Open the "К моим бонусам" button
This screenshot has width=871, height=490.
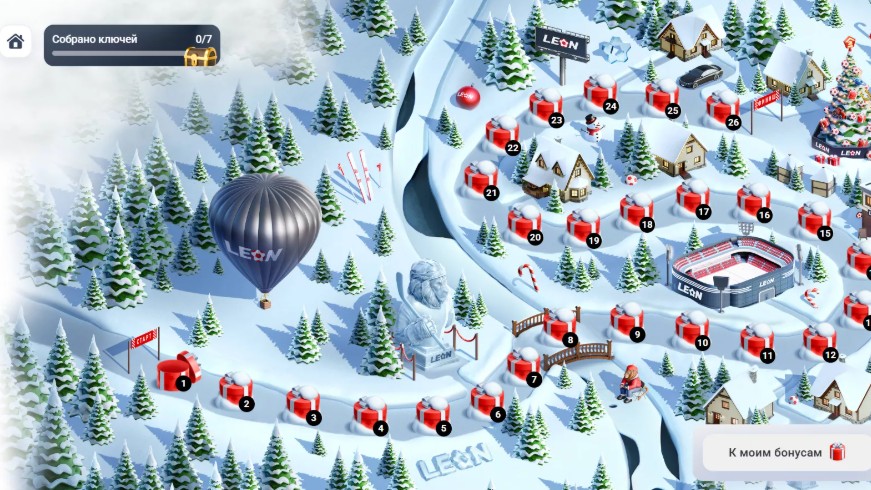[785, 453]
